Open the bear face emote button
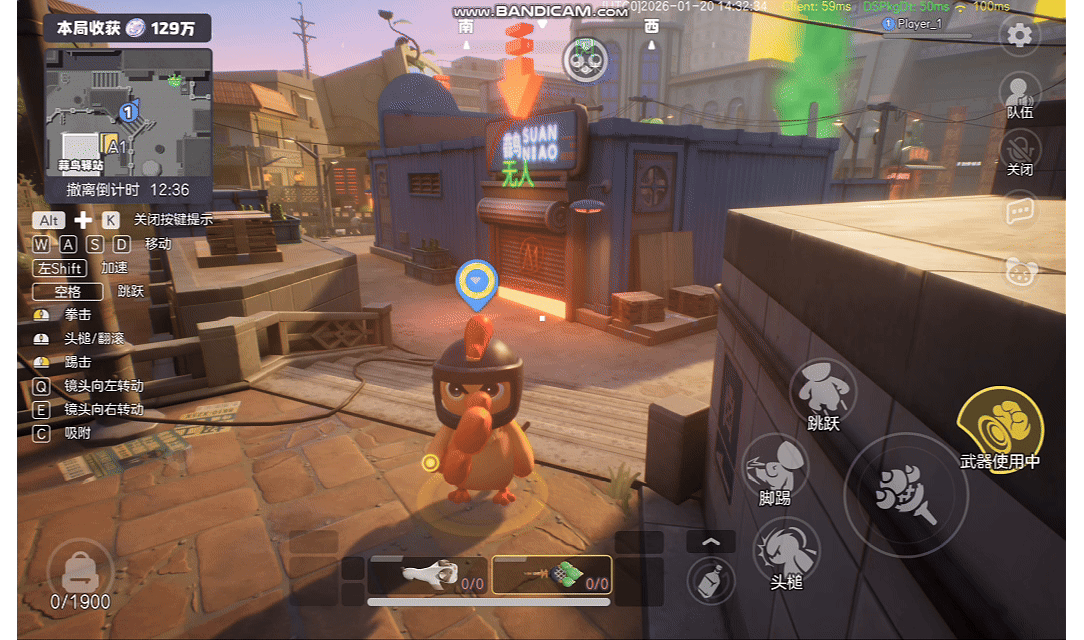This screenshot has width=1084, height=640. [x=1020, y=271]
